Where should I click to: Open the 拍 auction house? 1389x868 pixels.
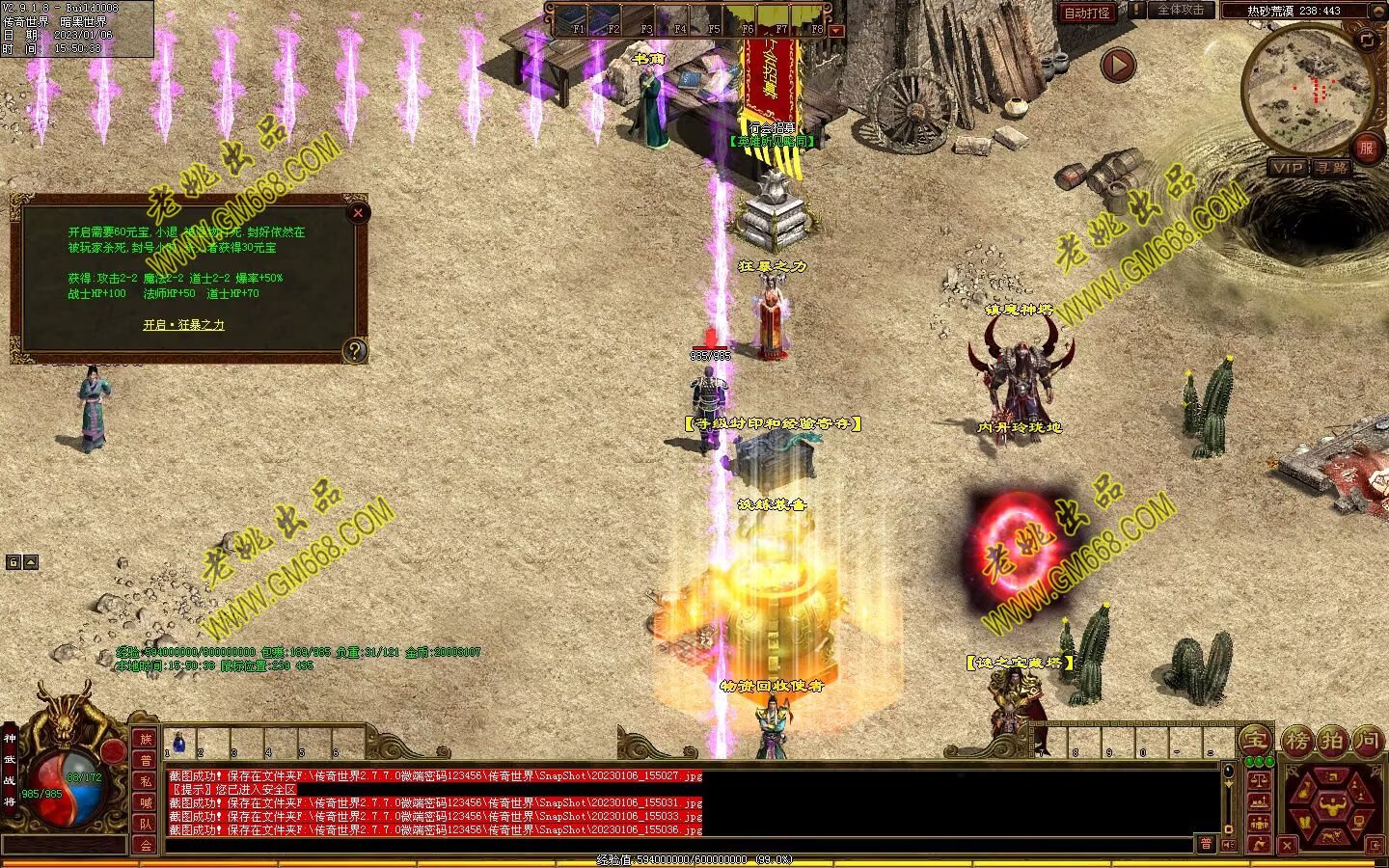point(1332,742)
